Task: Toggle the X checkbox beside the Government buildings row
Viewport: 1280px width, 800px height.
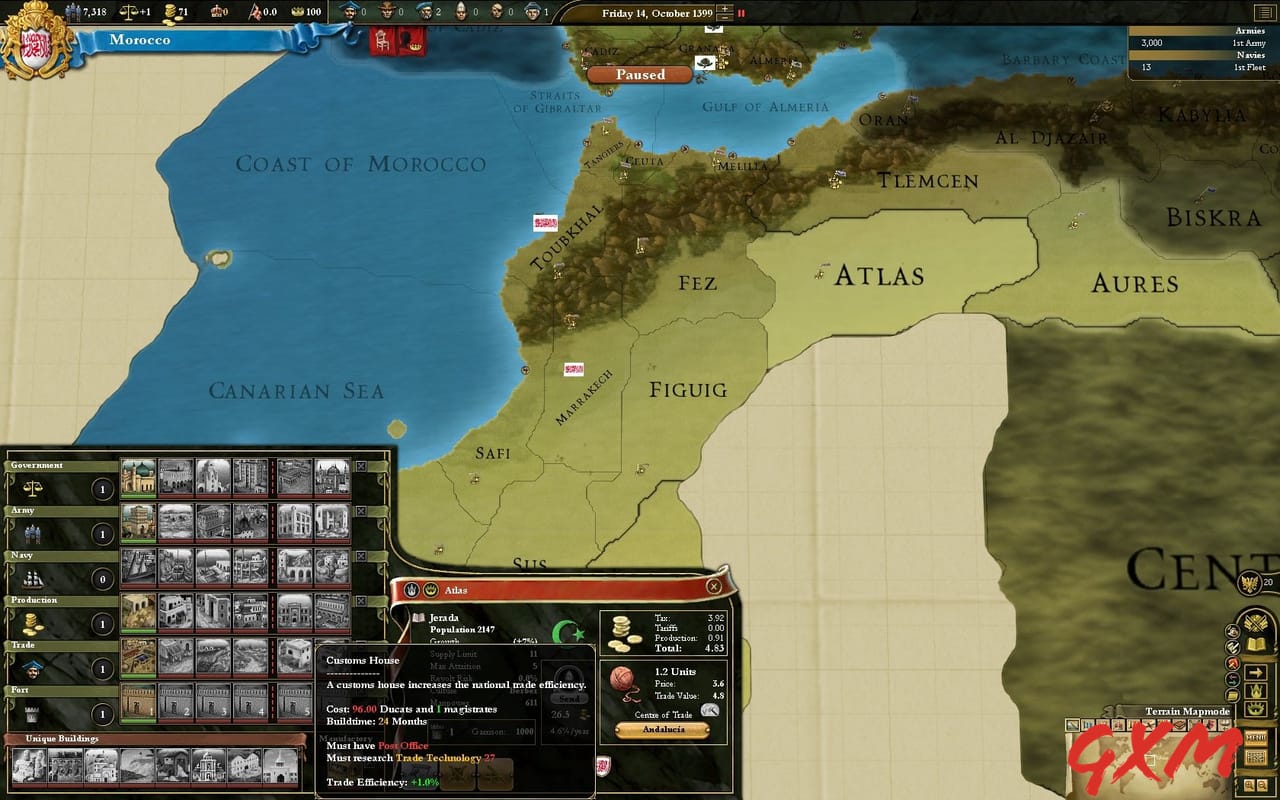Action: (x=361, y=466)
